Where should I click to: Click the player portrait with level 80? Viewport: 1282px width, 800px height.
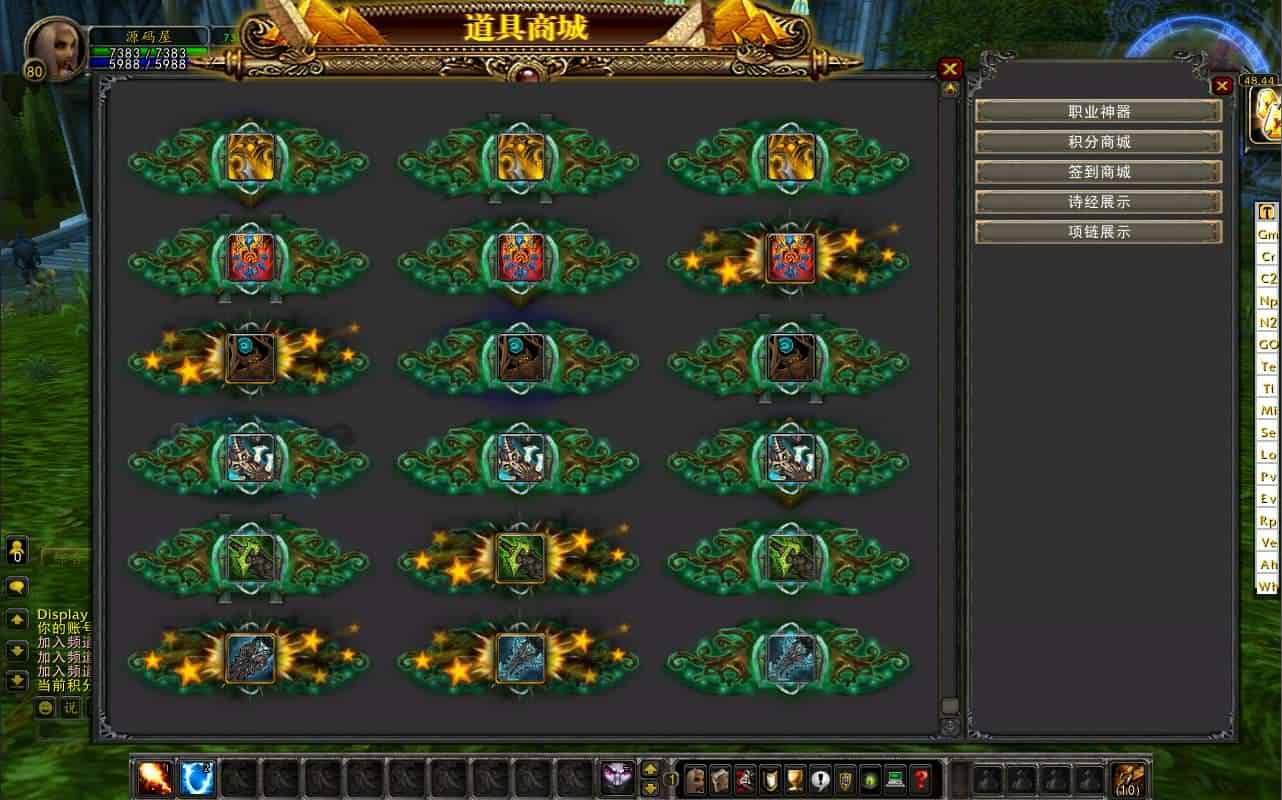tap(55, 47)
